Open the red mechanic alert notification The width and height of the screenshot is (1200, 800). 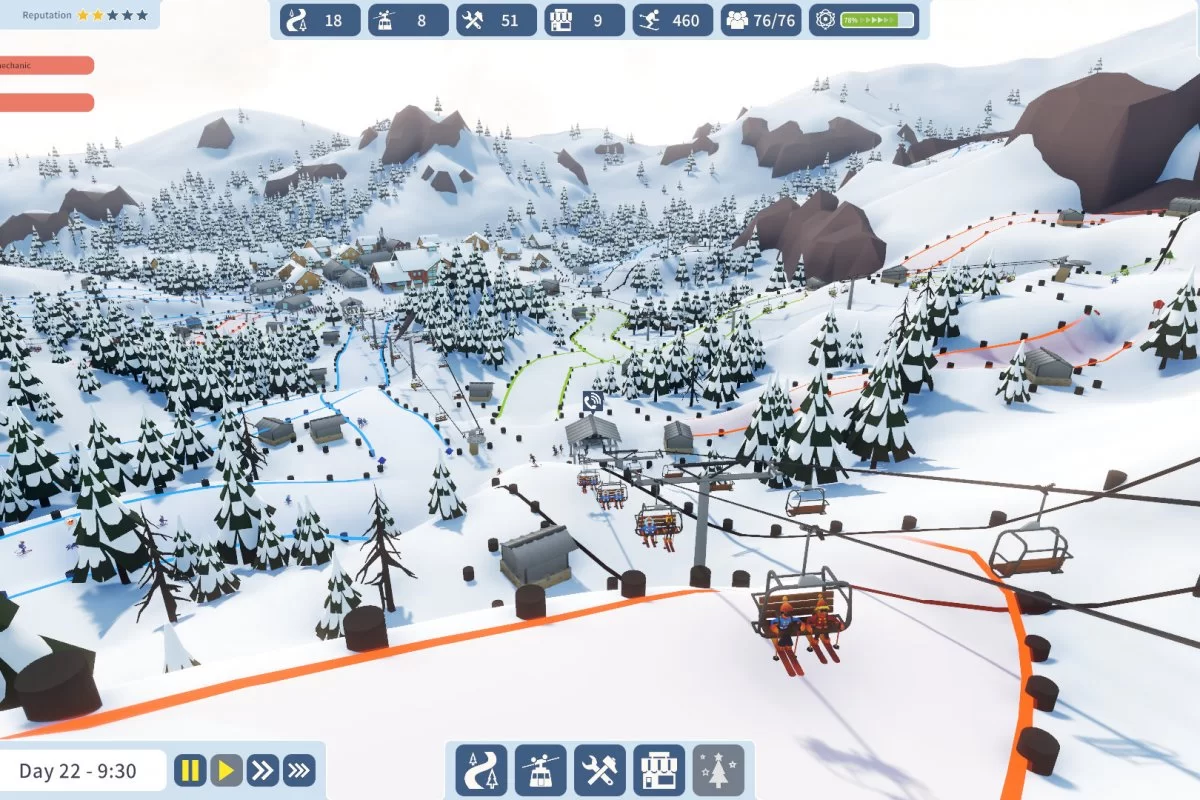coord(46,65)
